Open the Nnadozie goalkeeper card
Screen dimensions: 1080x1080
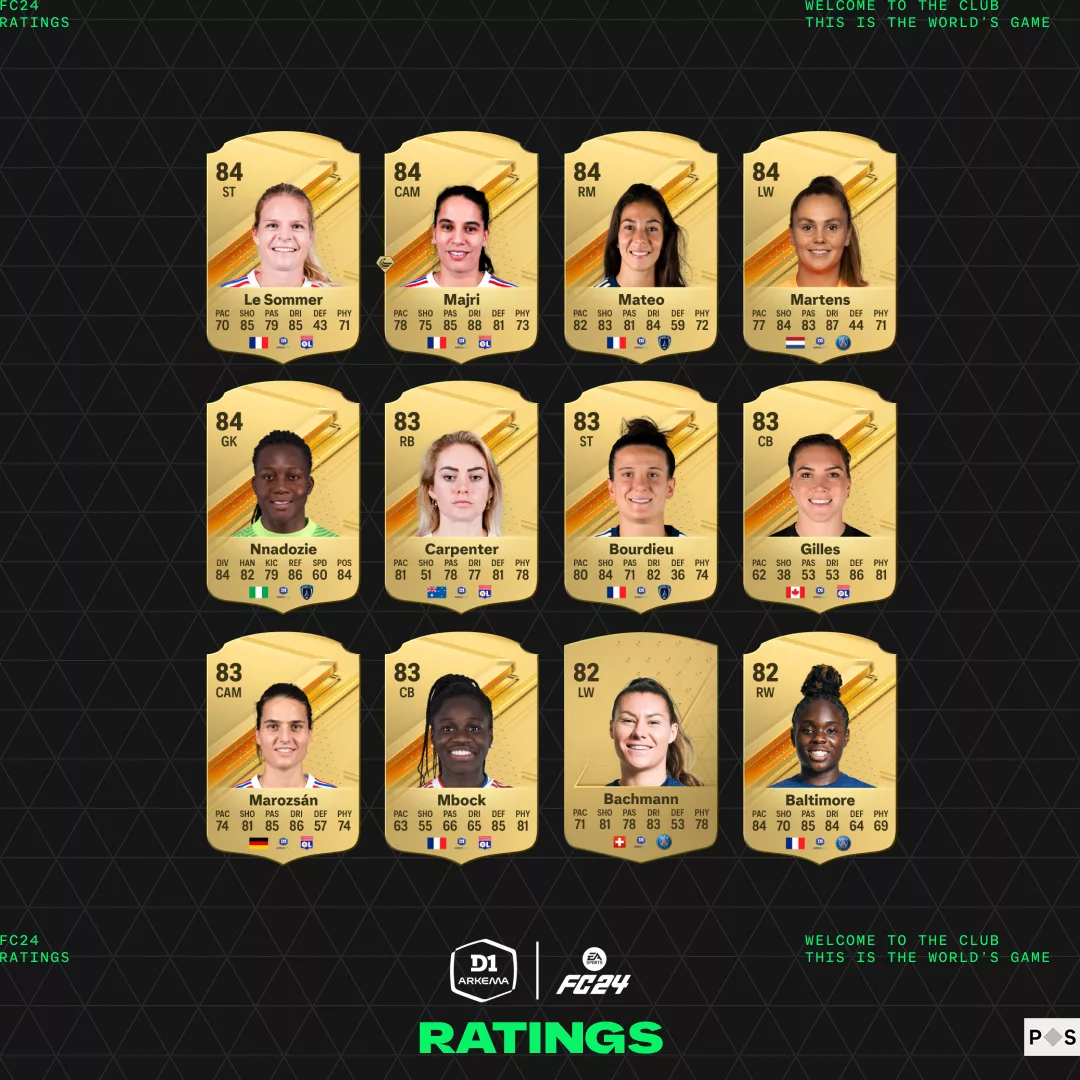283,495
